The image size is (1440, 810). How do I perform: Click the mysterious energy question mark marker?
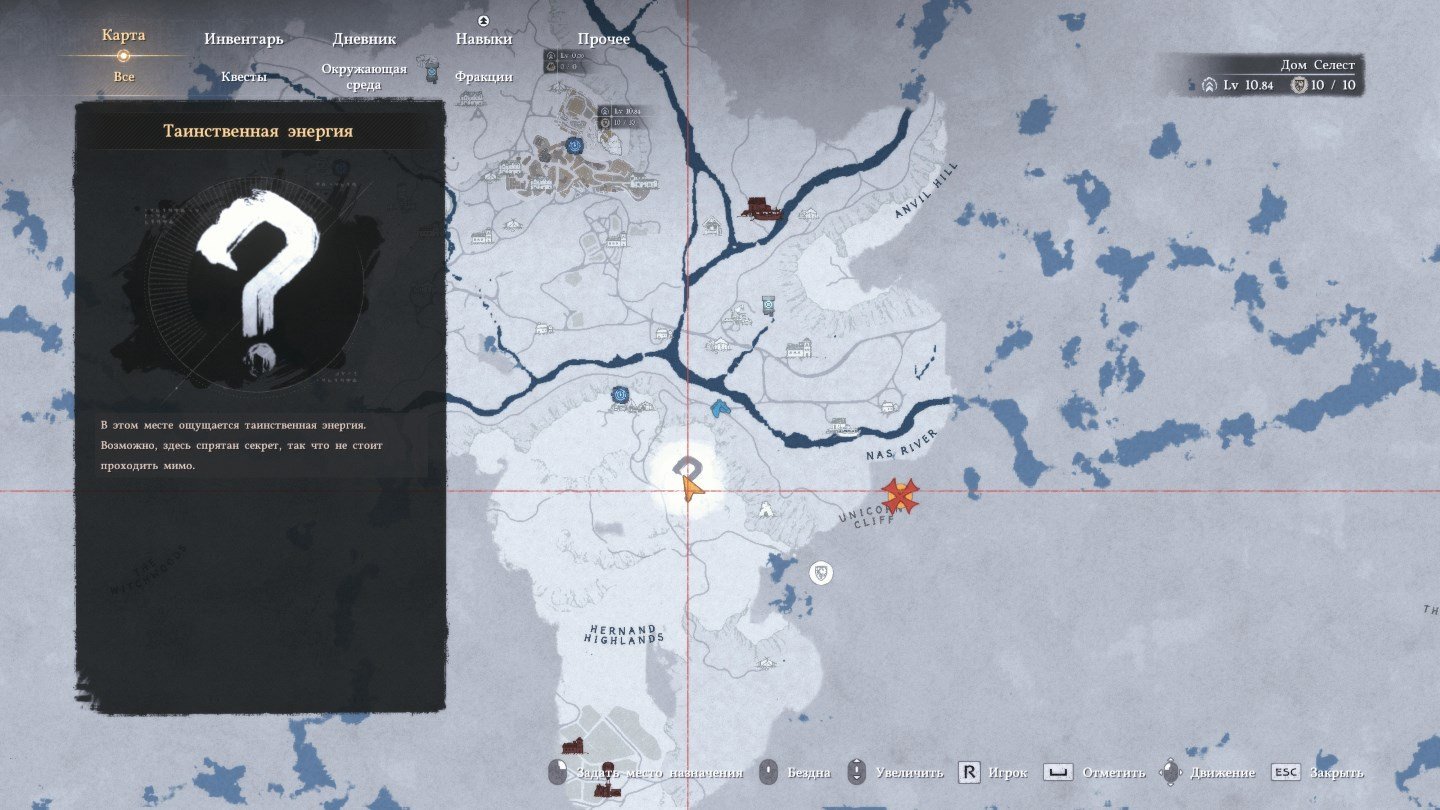[x=687, y=466]
